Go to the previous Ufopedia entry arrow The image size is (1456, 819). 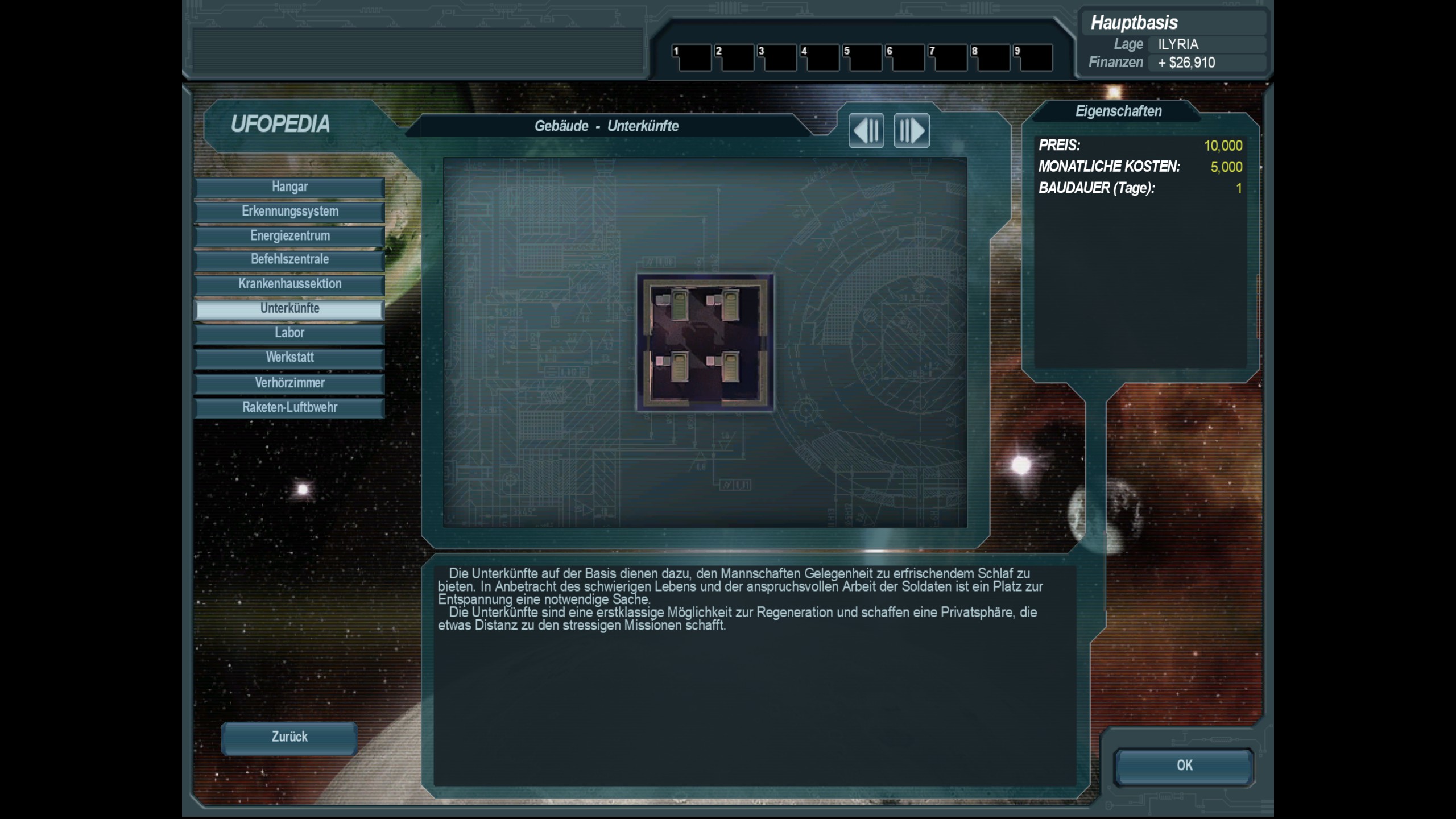click(x=866, y=131)
